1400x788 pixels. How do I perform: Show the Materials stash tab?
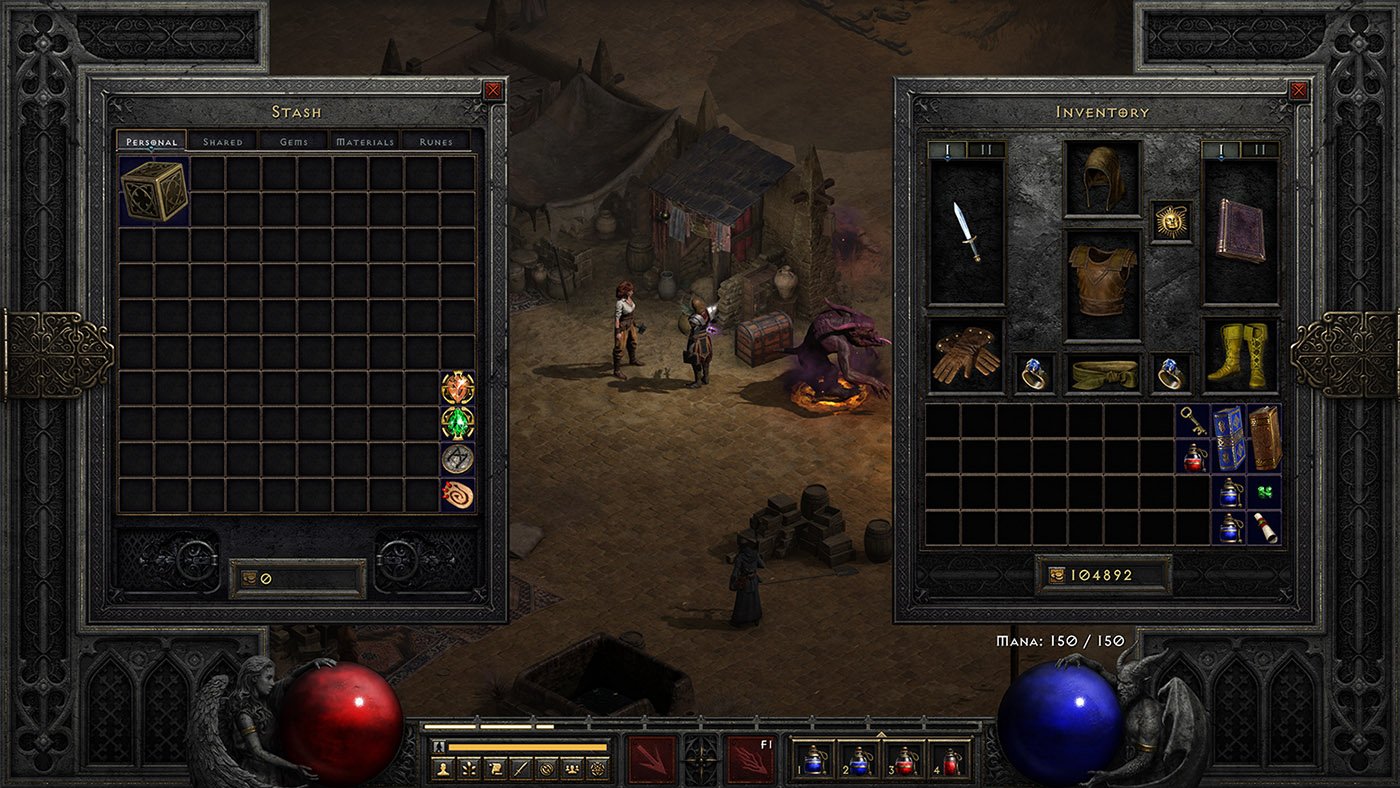click(365, 142)
